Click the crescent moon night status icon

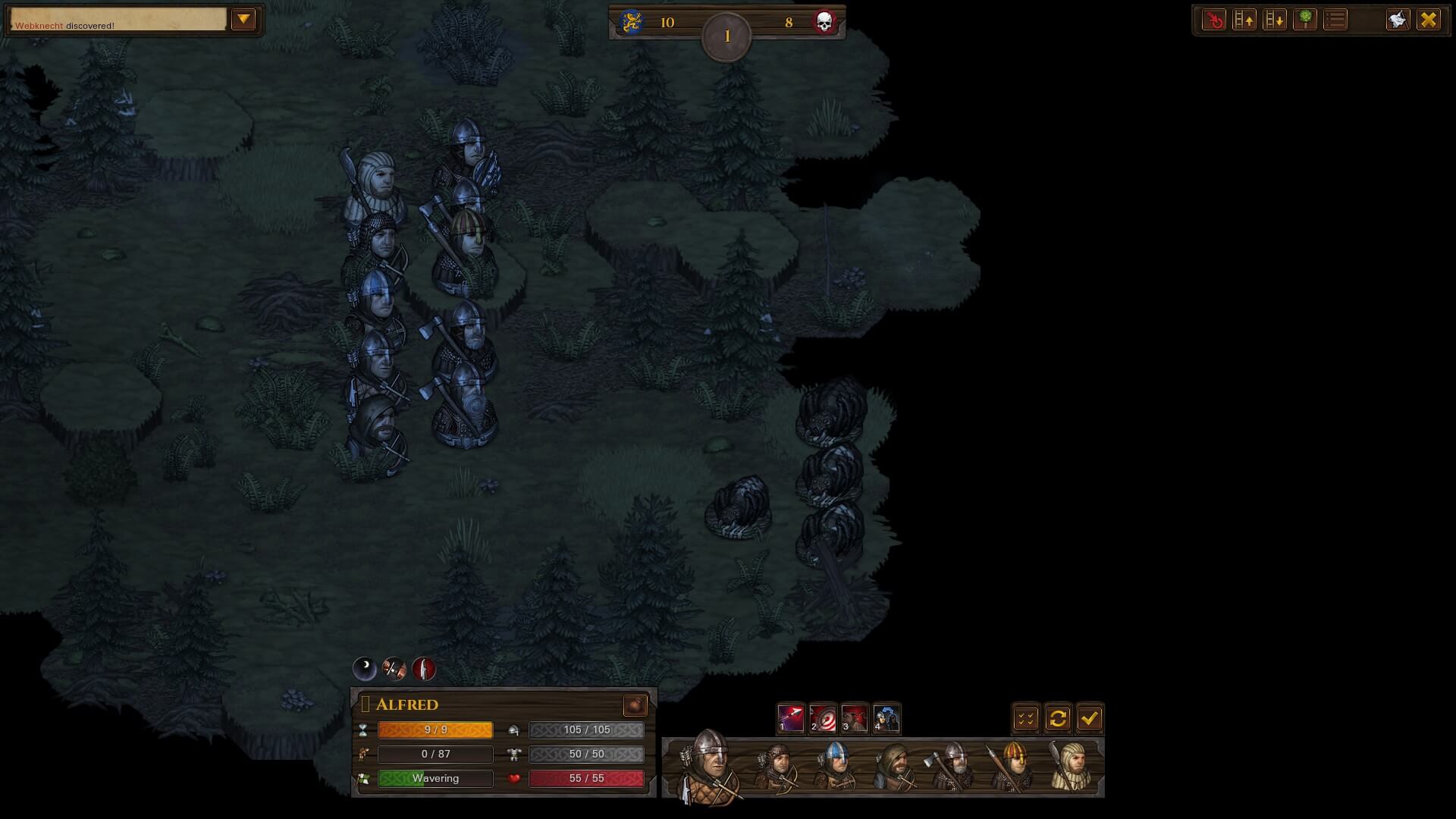[x=365, y=669]
